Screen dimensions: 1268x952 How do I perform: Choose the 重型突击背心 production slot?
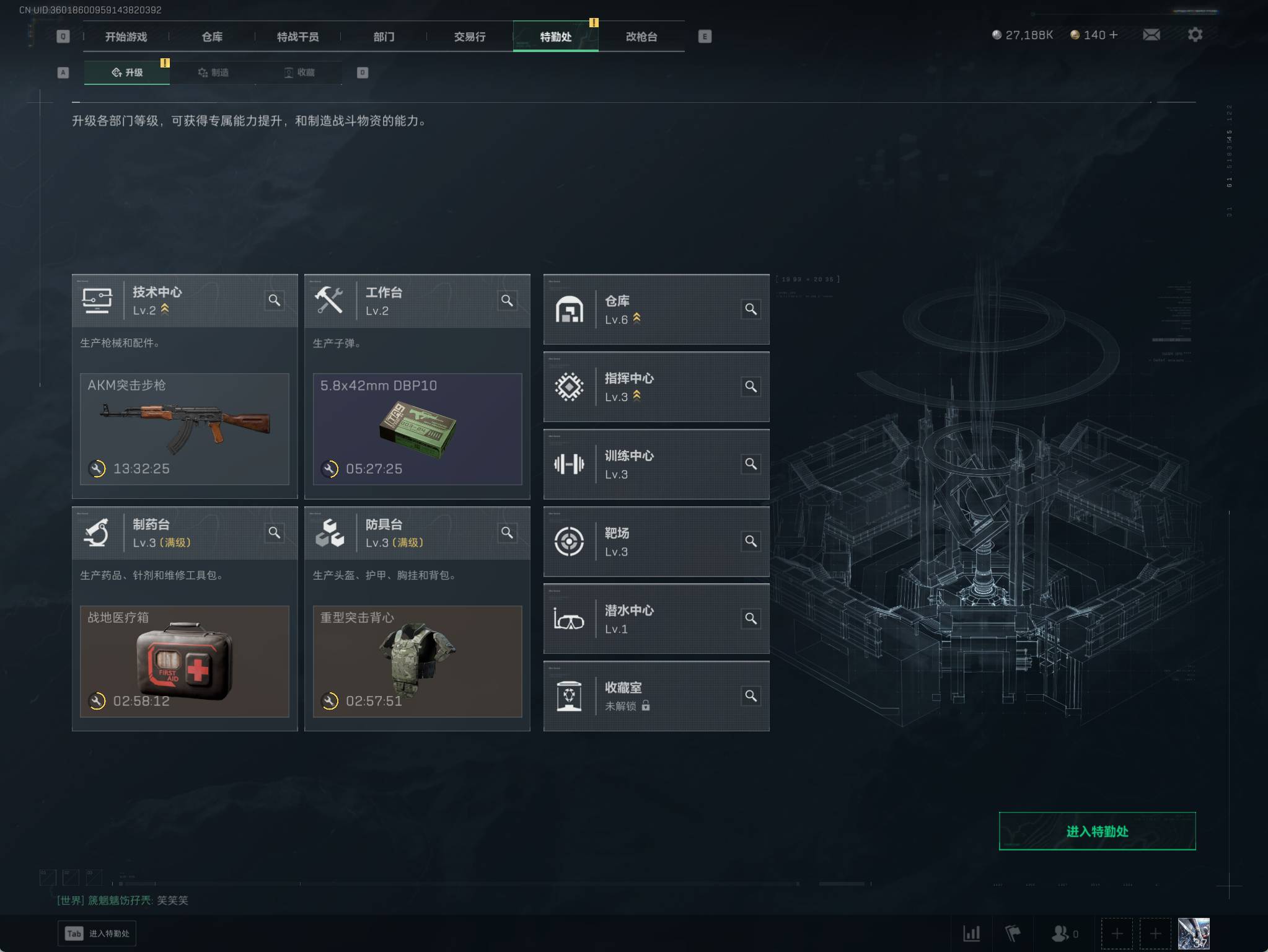pyautogui.click(x=417, y=661)
